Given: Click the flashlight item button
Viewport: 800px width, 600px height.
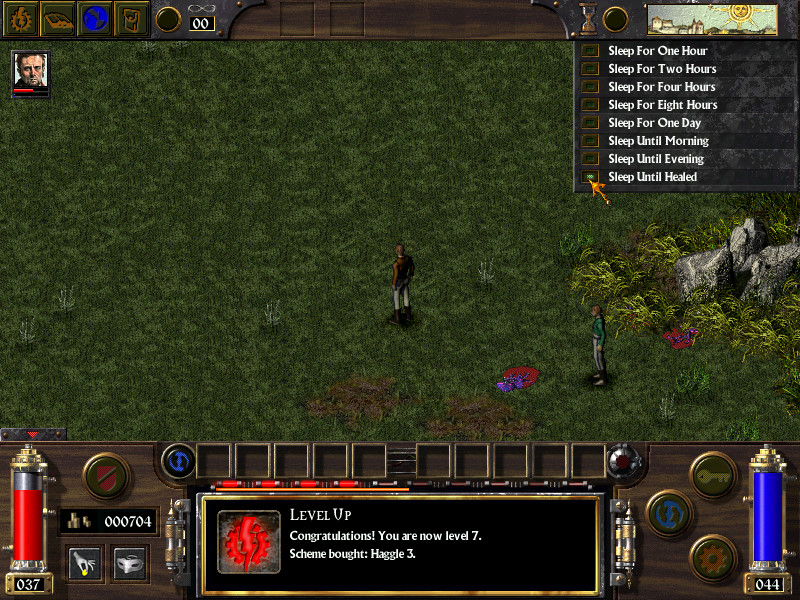Looking at the screenshot, I should [x=84, y=563].
